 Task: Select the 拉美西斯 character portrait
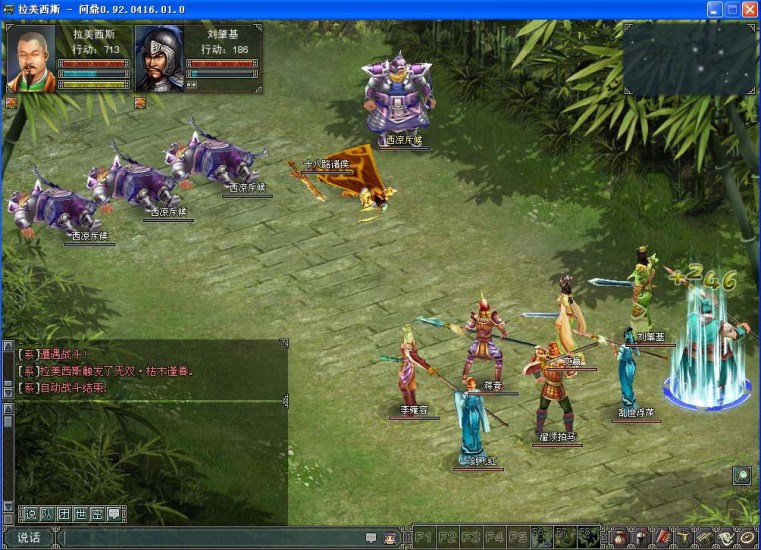point(31,58)
